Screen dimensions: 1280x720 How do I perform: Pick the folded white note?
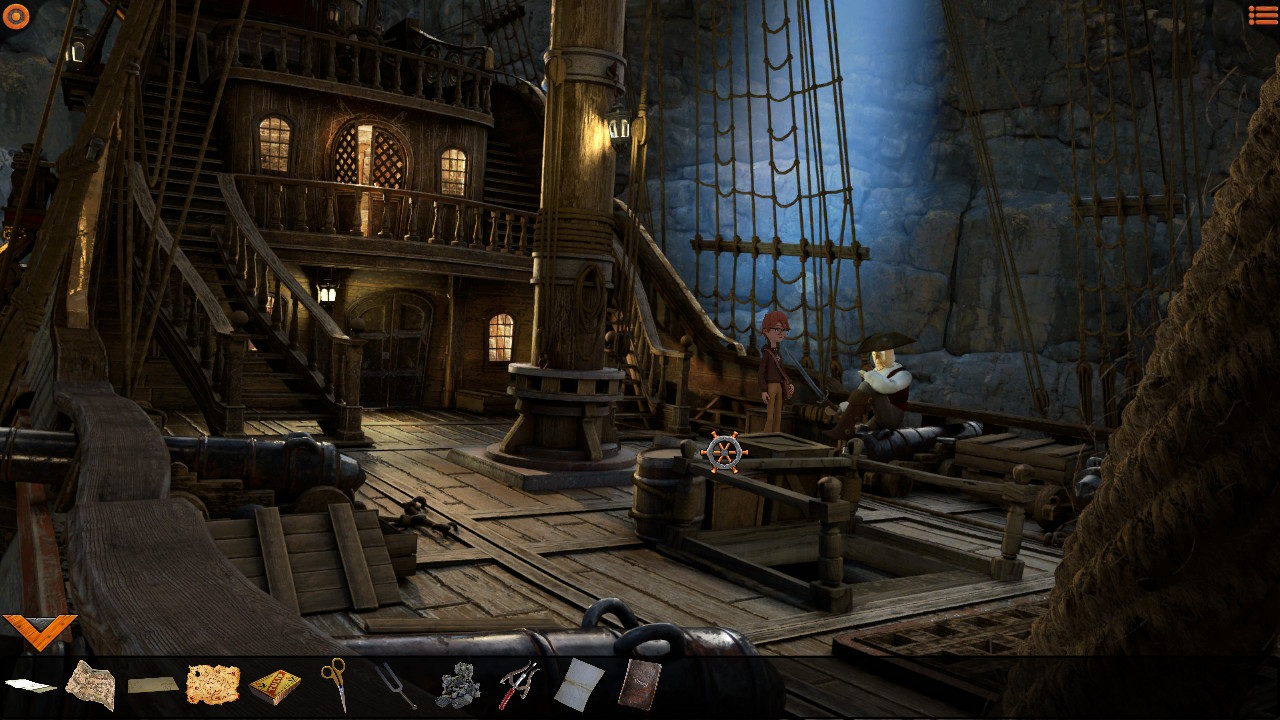579,685
